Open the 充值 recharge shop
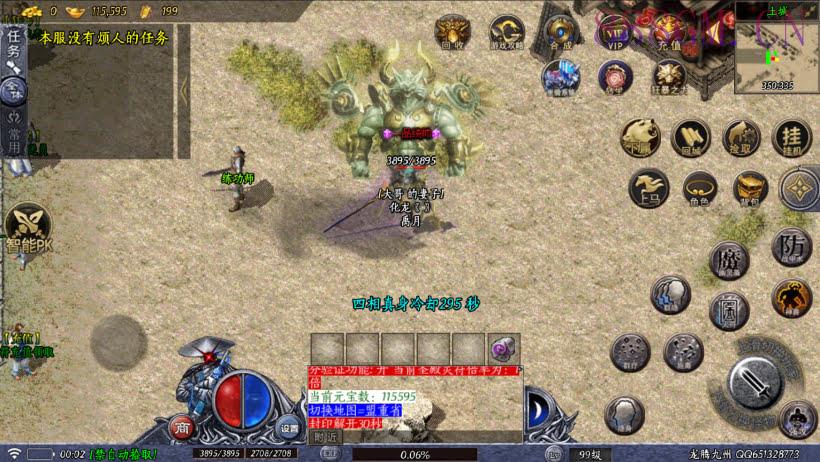The image size is (820, 462). tap(669, 32)
